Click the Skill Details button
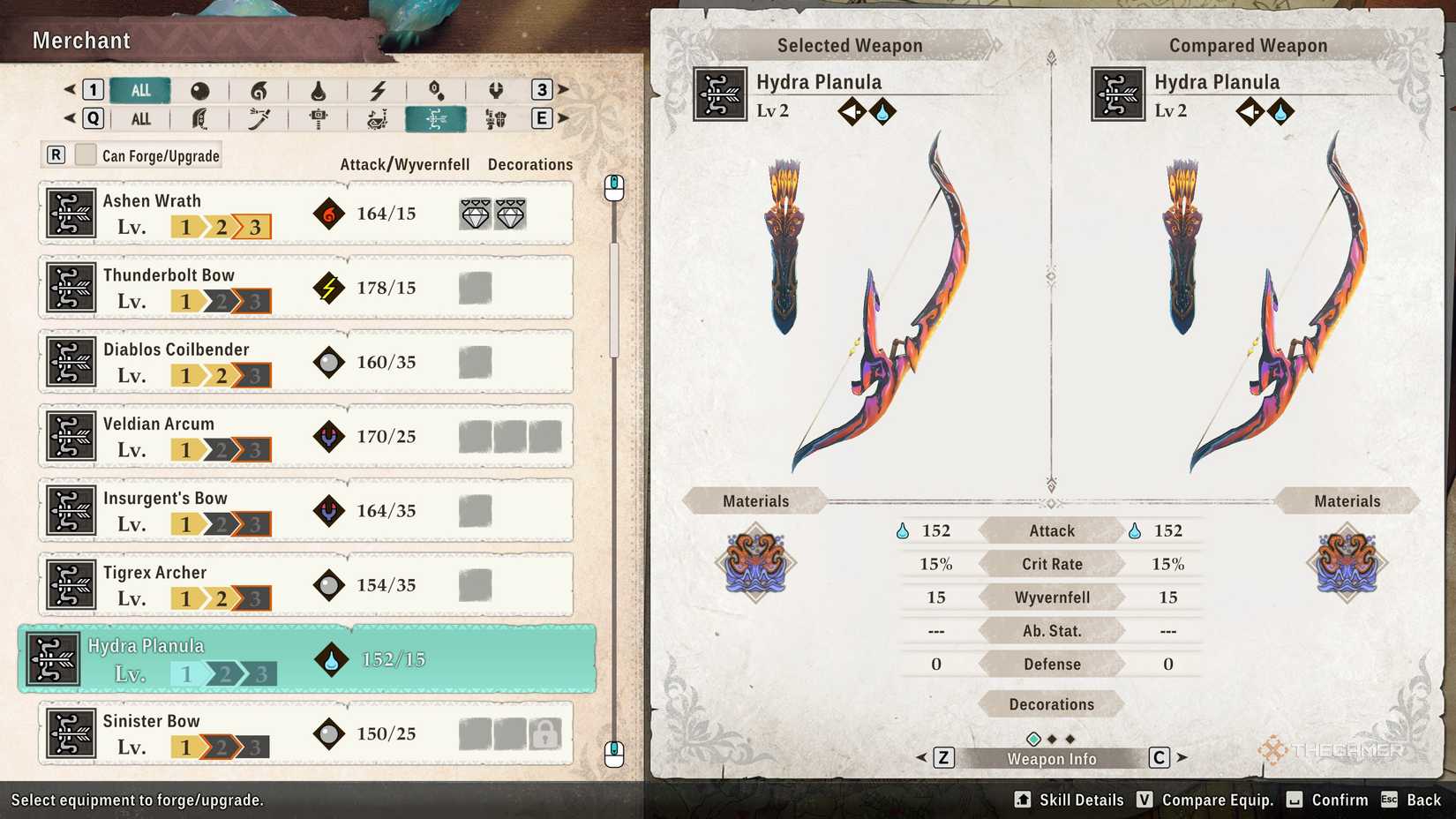The height and width of the screenshot is (819, 1456). pyautogui.click(x=1080, y=800)
